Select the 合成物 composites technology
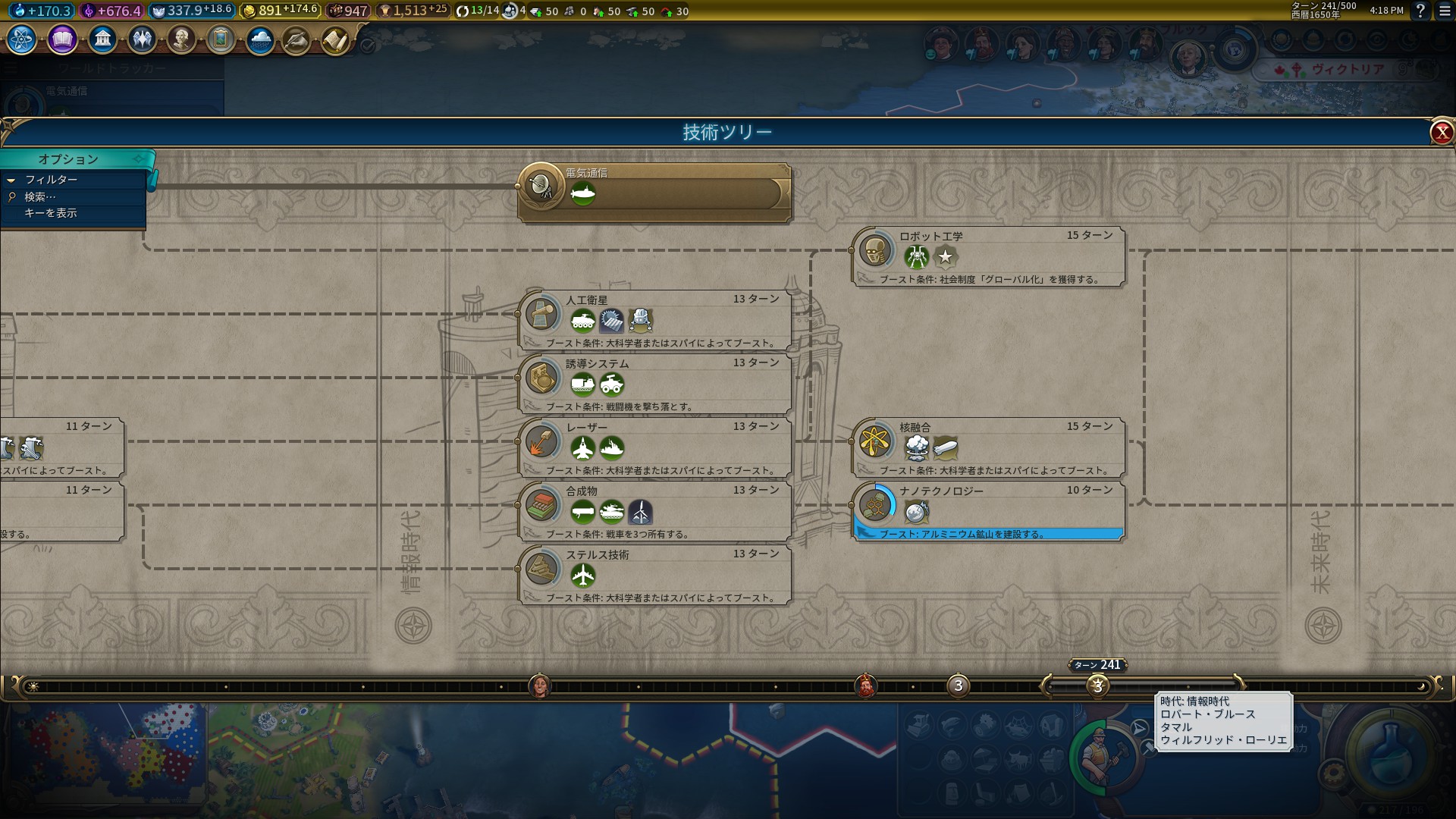 (x=654, y=511)
